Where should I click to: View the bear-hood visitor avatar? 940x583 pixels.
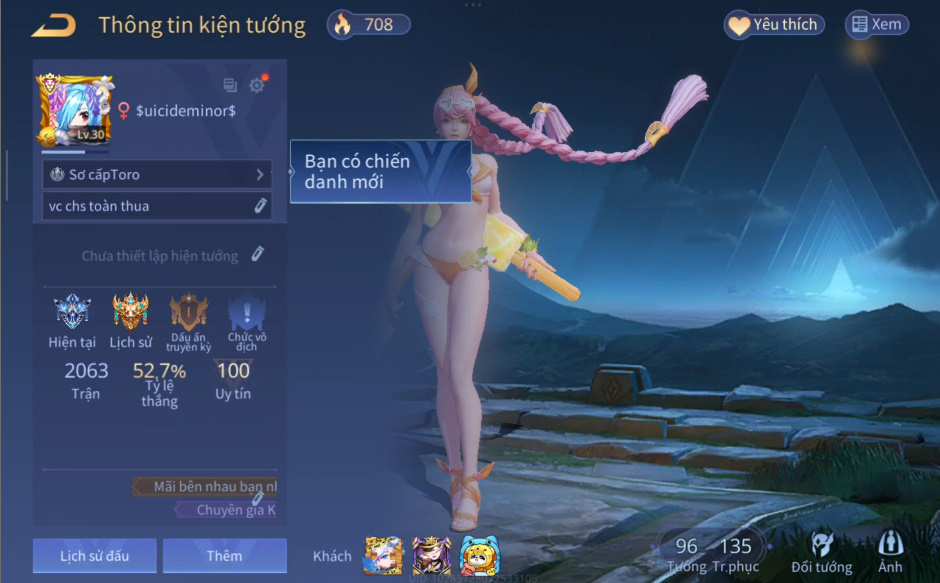[x=480, y=556]
